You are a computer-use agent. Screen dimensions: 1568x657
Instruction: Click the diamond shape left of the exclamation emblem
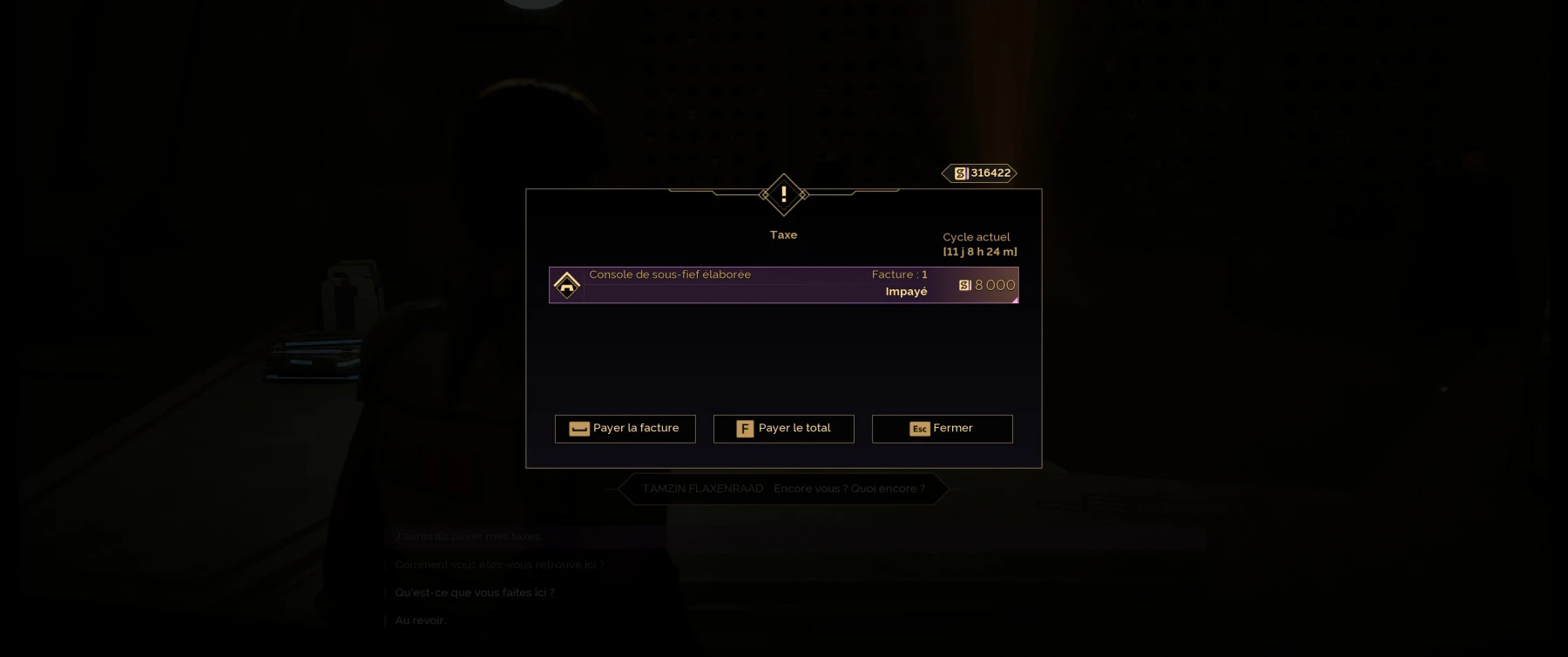[x=764, y=194]
